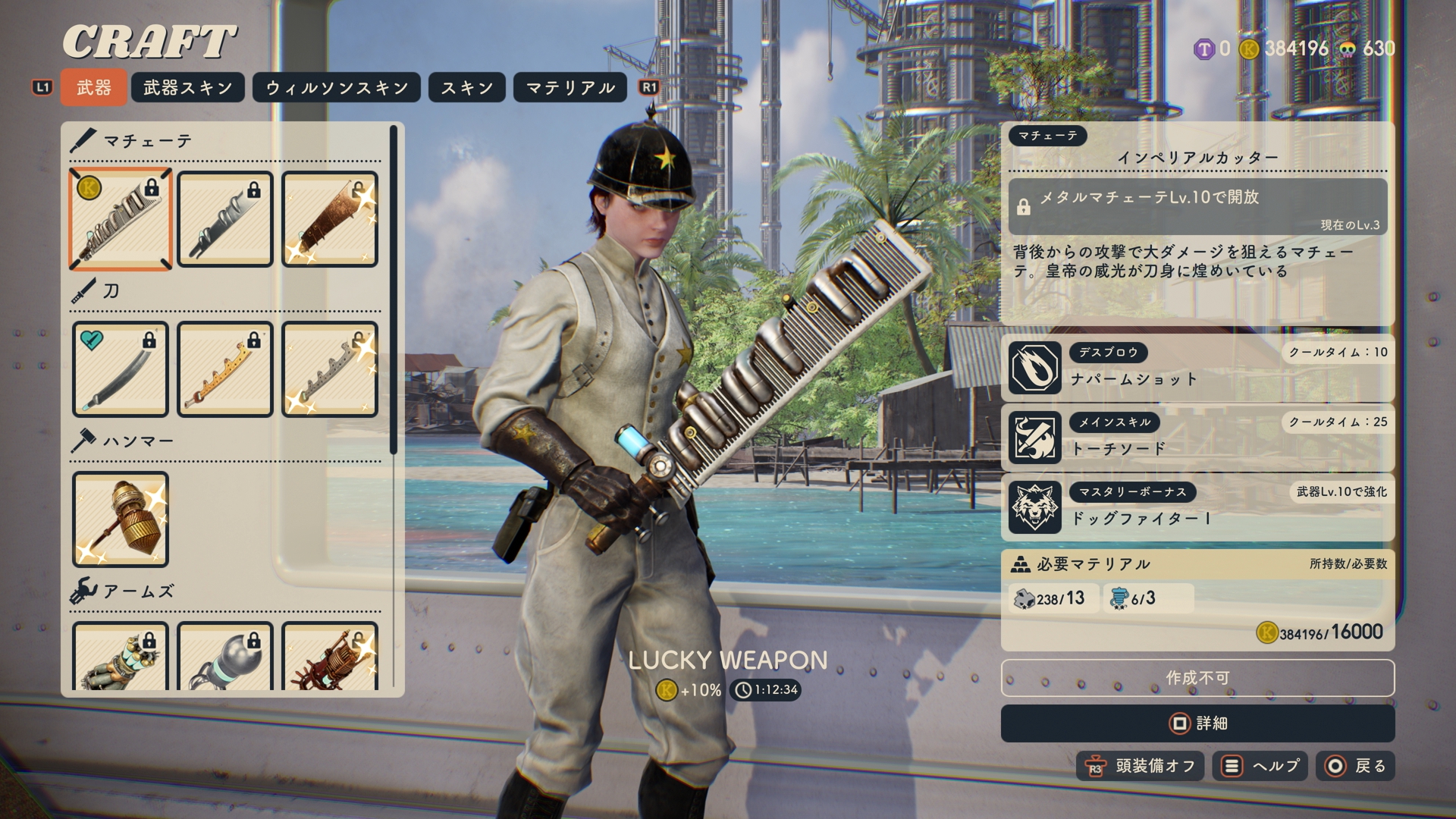Open the 武器スキン tab
This screenshot has width=1456, height=819.
187,87
